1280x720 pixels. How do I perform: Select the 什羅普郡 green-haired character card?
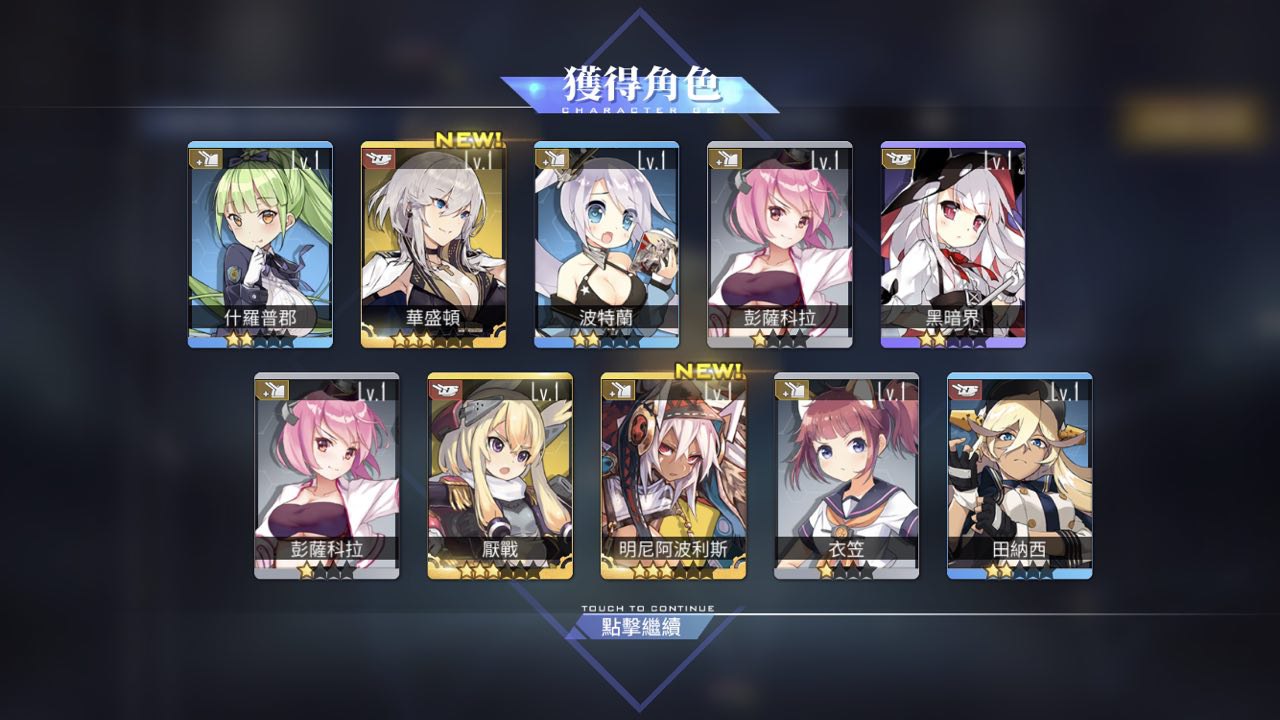(260, 244)
